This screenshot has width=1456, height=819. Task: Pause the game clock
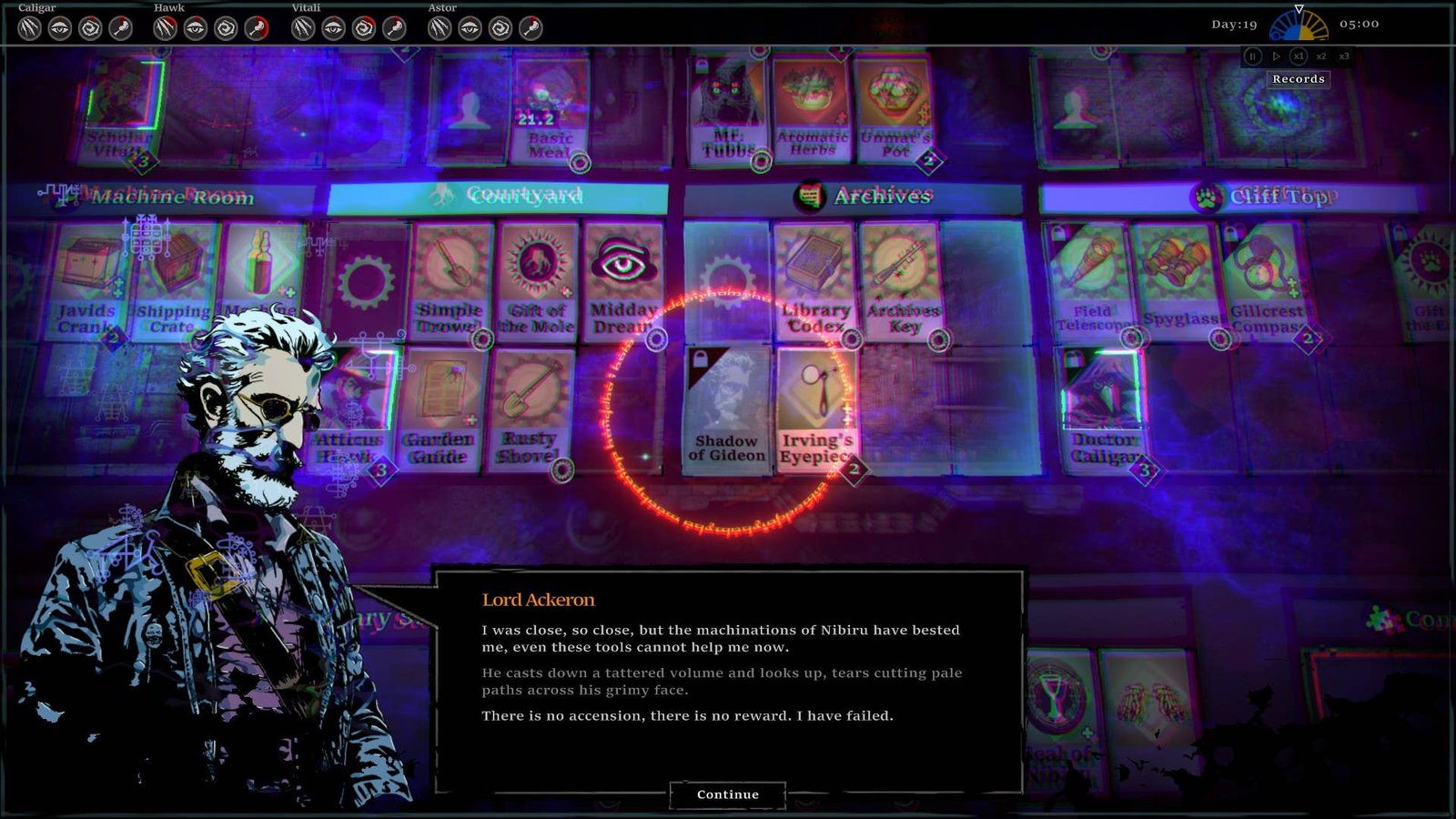point(1253,56)
